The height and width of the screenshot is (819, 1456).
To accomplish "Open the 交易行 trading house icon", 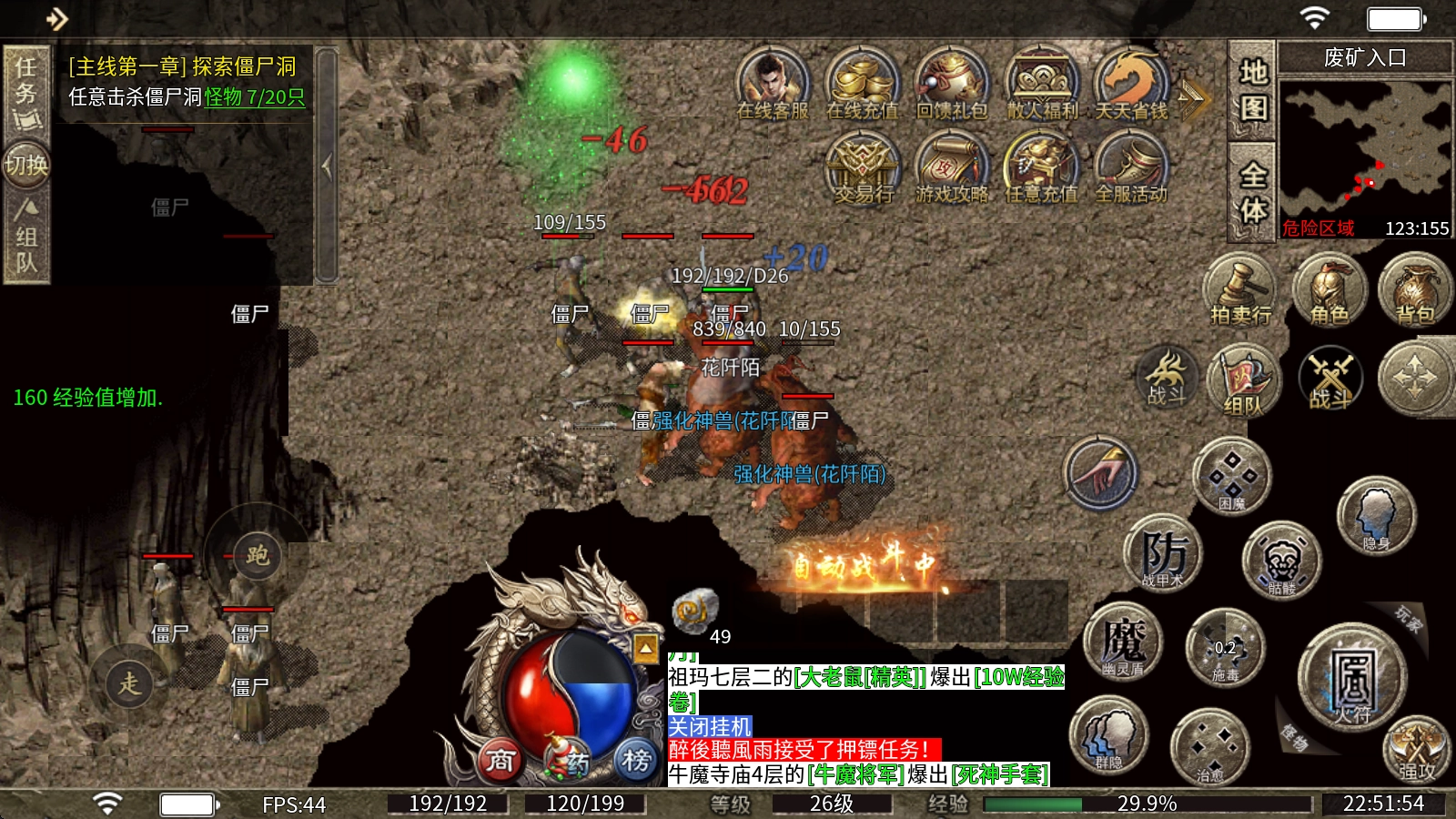I will coord(861,167).
